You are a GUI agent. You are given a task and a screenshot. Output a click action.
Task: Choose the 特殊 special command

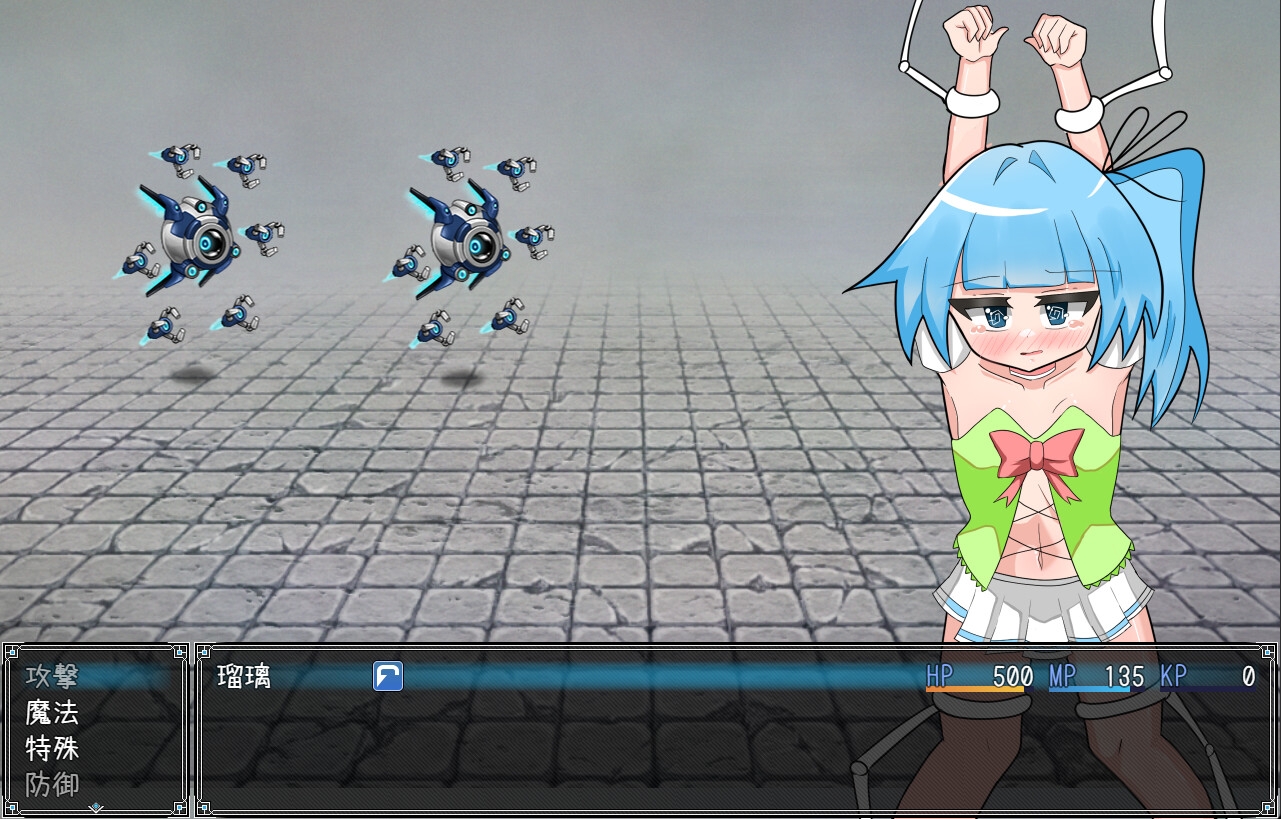click(x=52, y=748)
